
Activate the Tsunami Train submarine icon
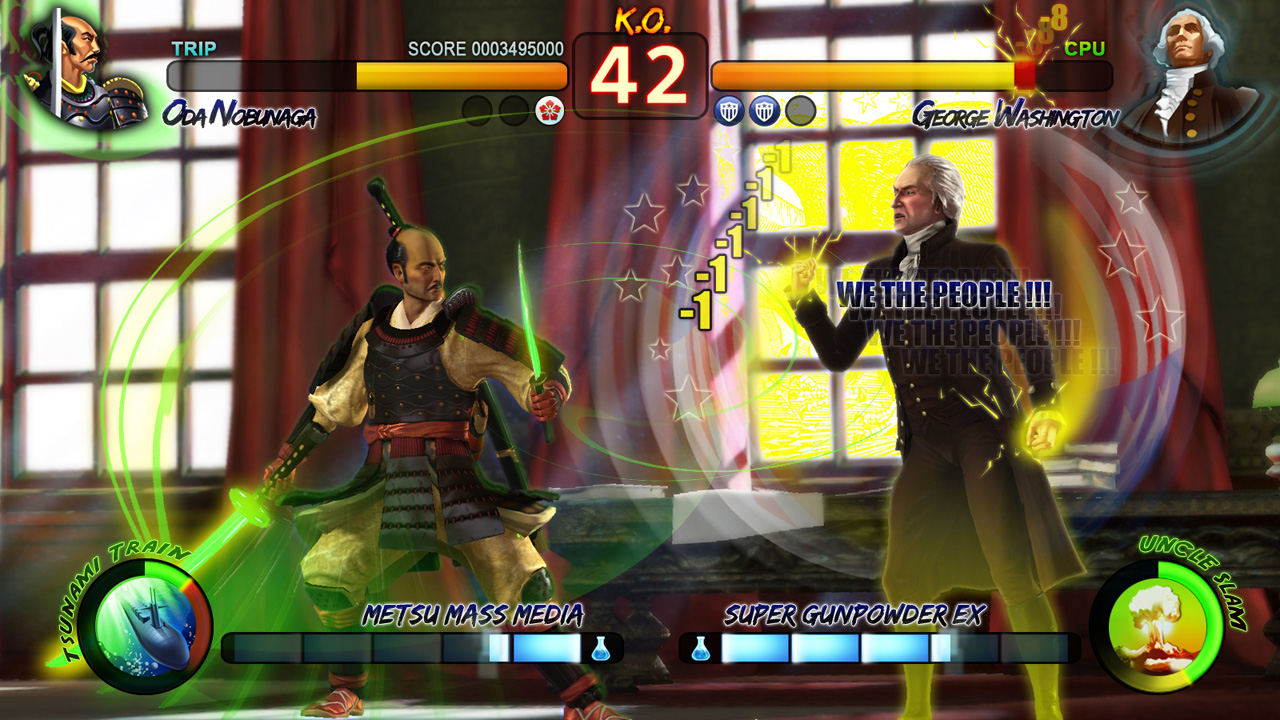coord(144,626)
